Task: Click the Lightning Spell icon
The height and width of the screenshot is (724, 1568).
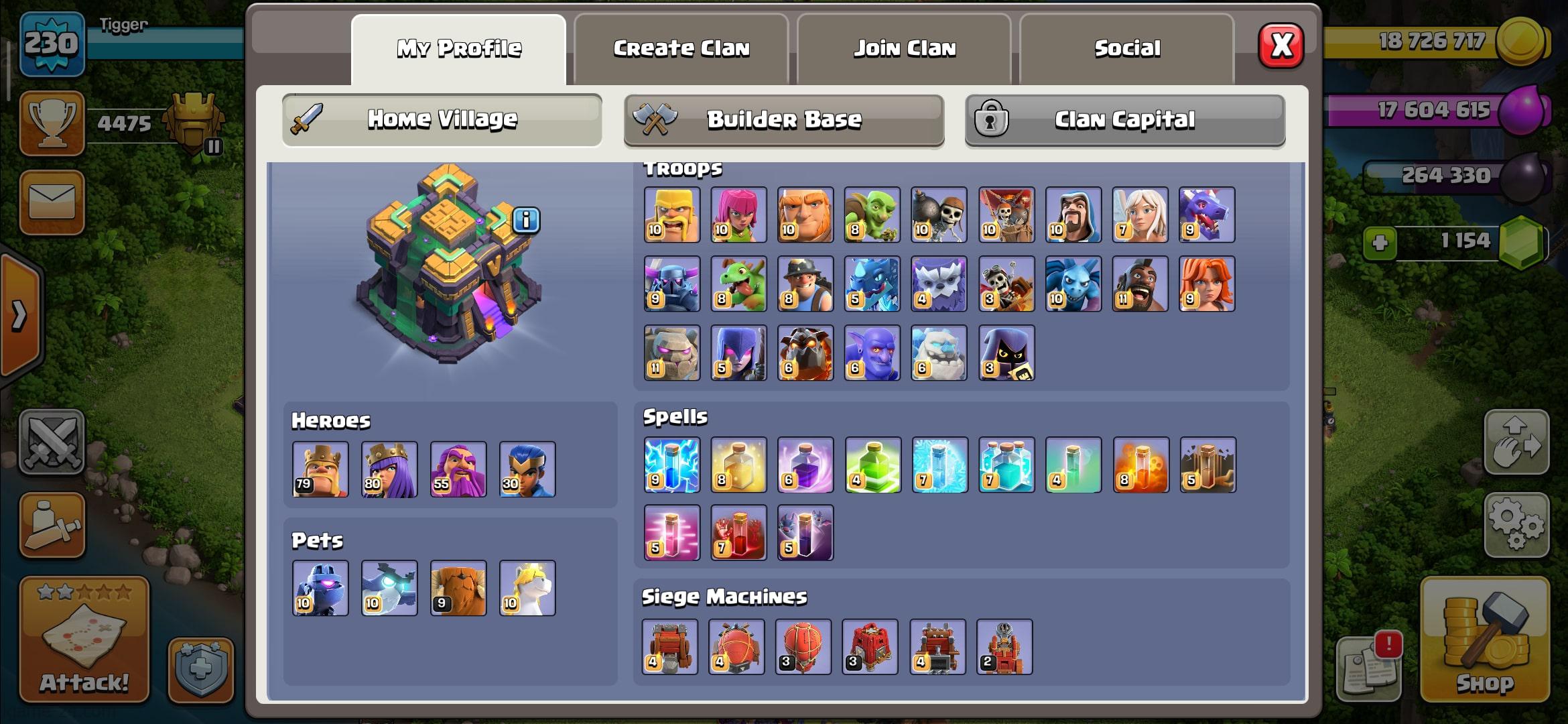Action: (x=671, y=465)
